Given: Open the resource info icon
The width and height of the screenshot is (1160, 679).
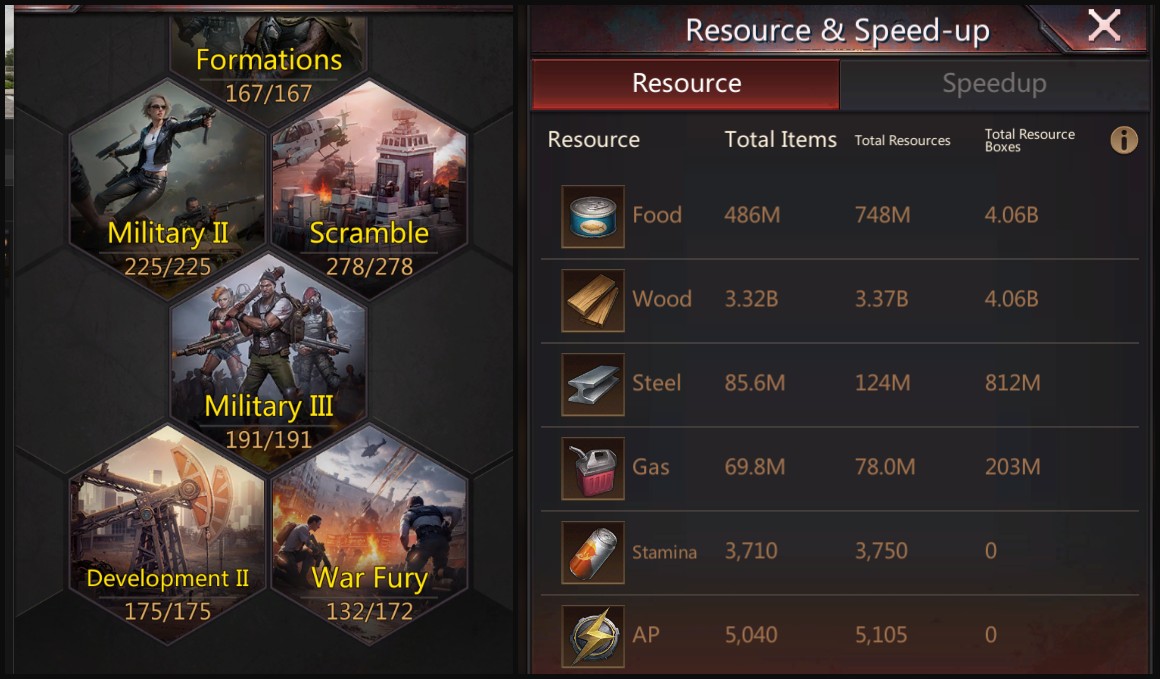Looking at the screenshot, I should (1123, 140).
